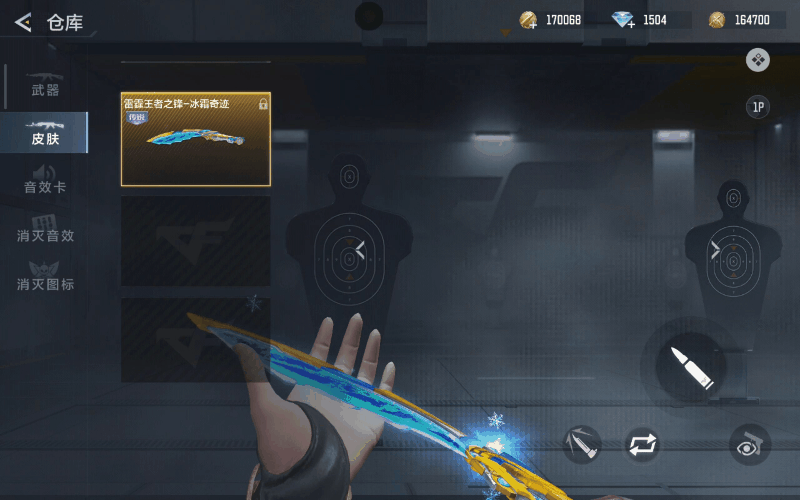Open the 音效卡 tab
800x500 pixels.
[x=45, y=180]
